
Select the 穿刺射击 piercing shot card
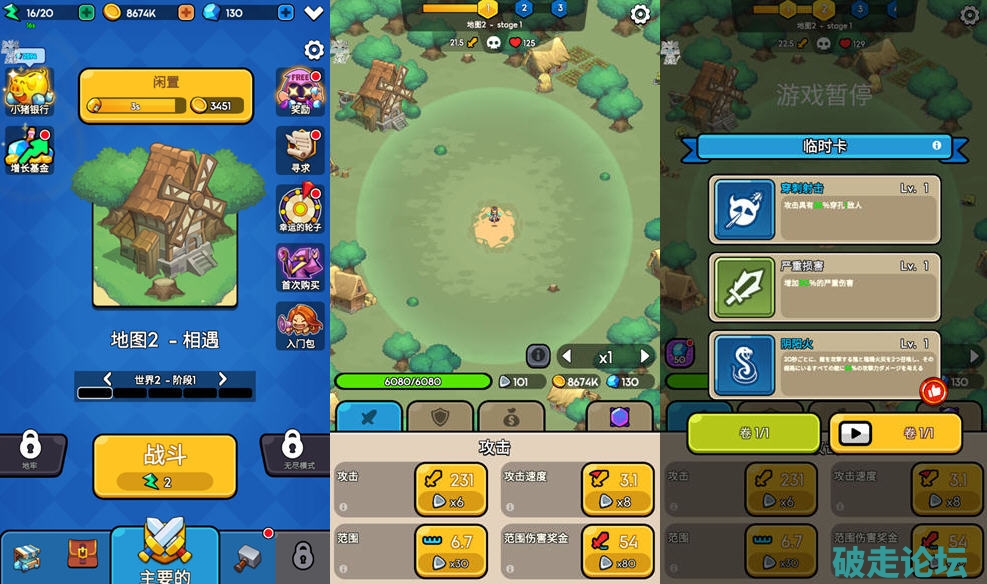pos(825,209)
